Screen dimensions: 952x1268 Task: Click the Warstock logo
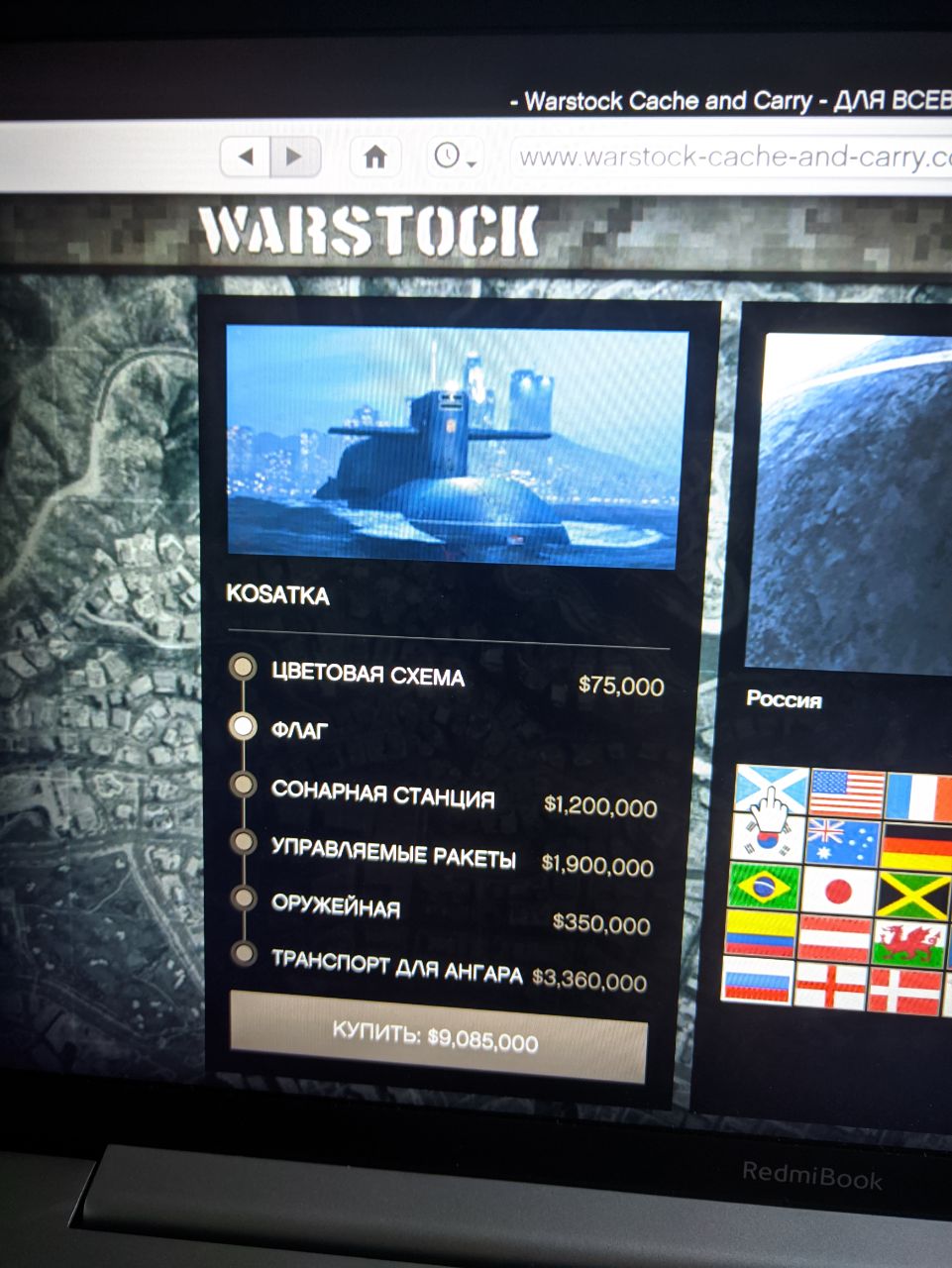pos(369,234)
